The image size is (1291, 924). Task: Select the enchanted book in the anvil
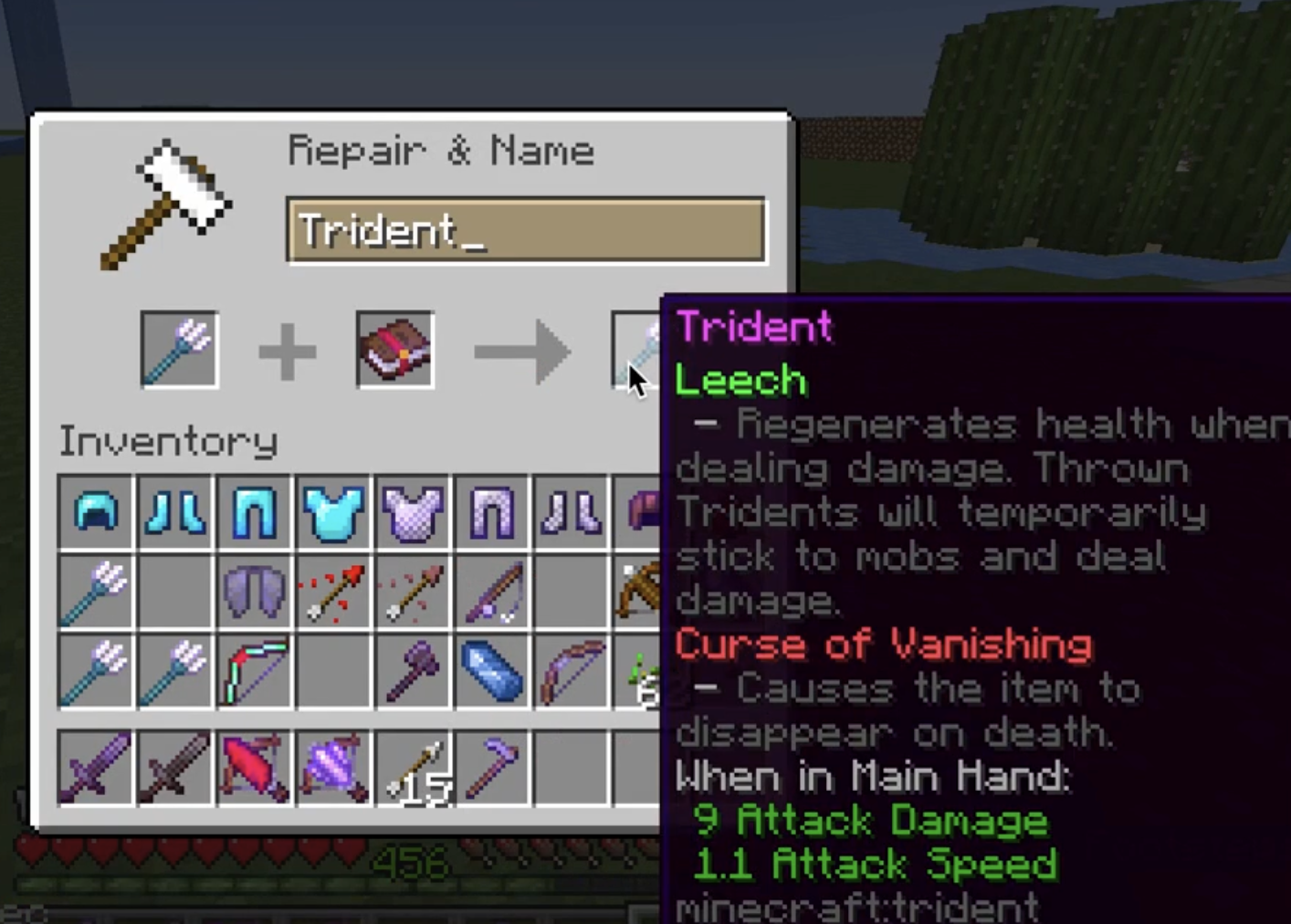point(394,350)
